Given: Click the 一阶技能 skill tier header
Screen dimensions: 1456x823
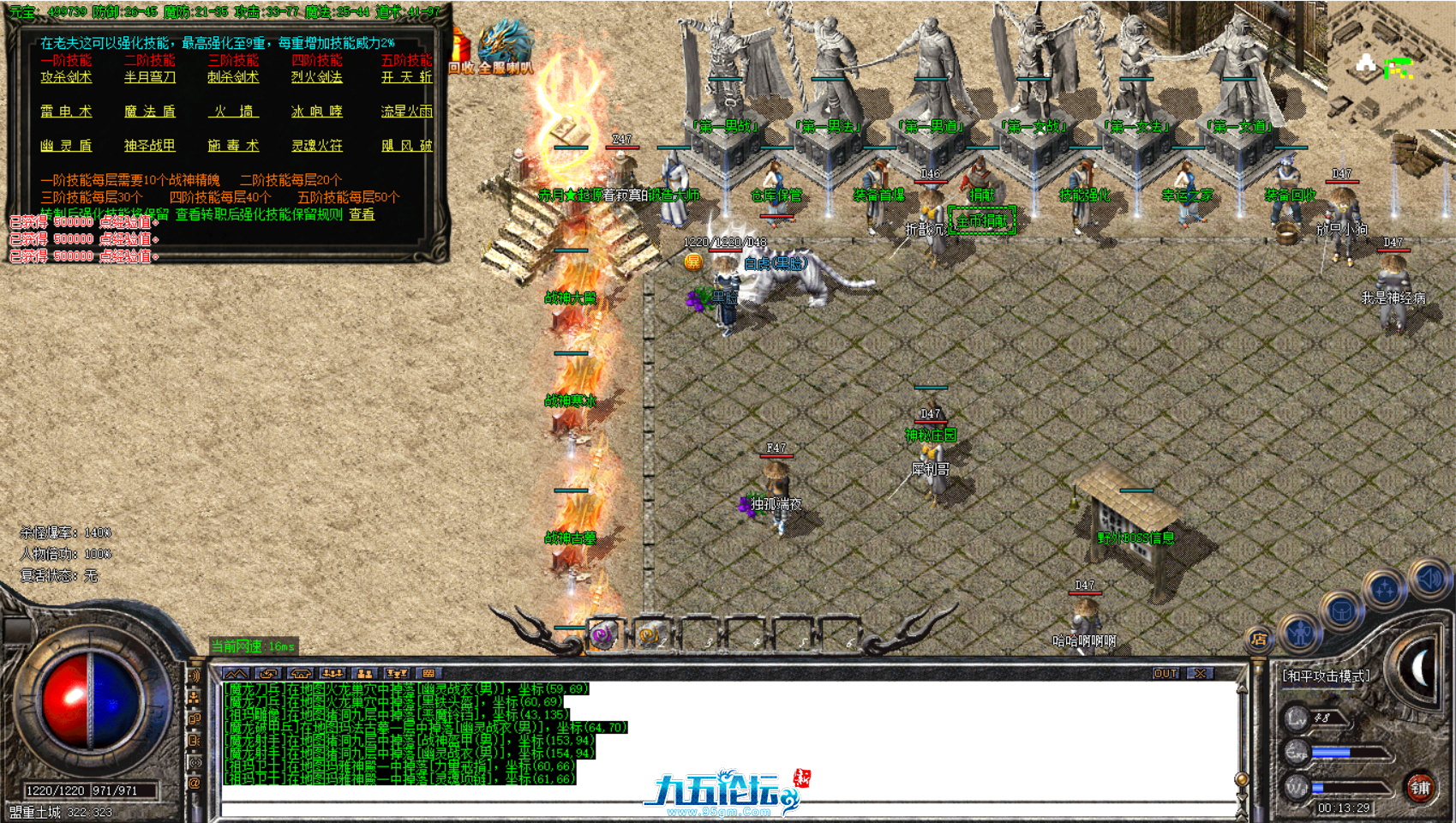Looking at the screenshot, I should click(64, 61).
